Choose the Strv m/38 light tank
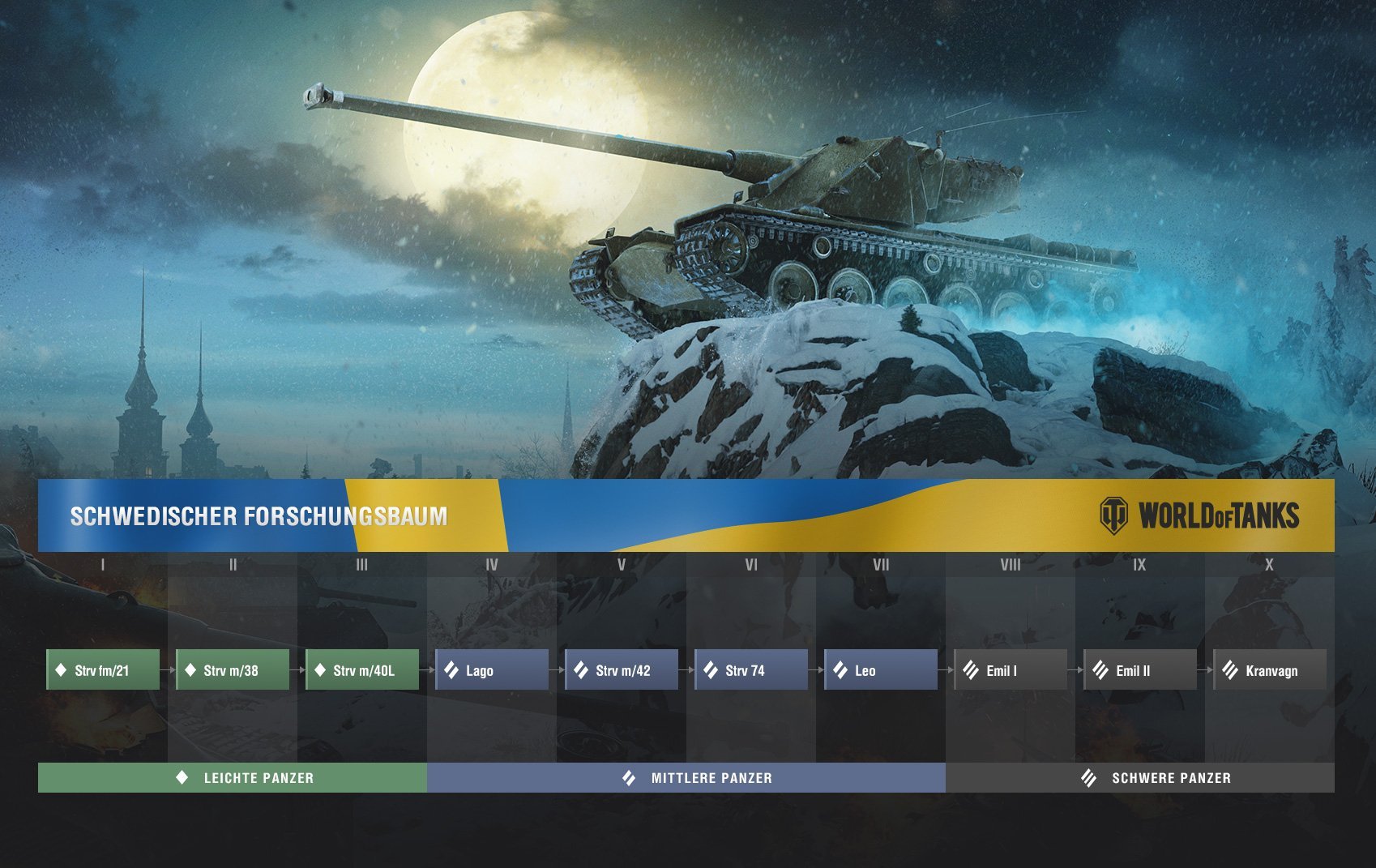The height and width of the screenshot is (868, 1376). (x=233, y=670)
